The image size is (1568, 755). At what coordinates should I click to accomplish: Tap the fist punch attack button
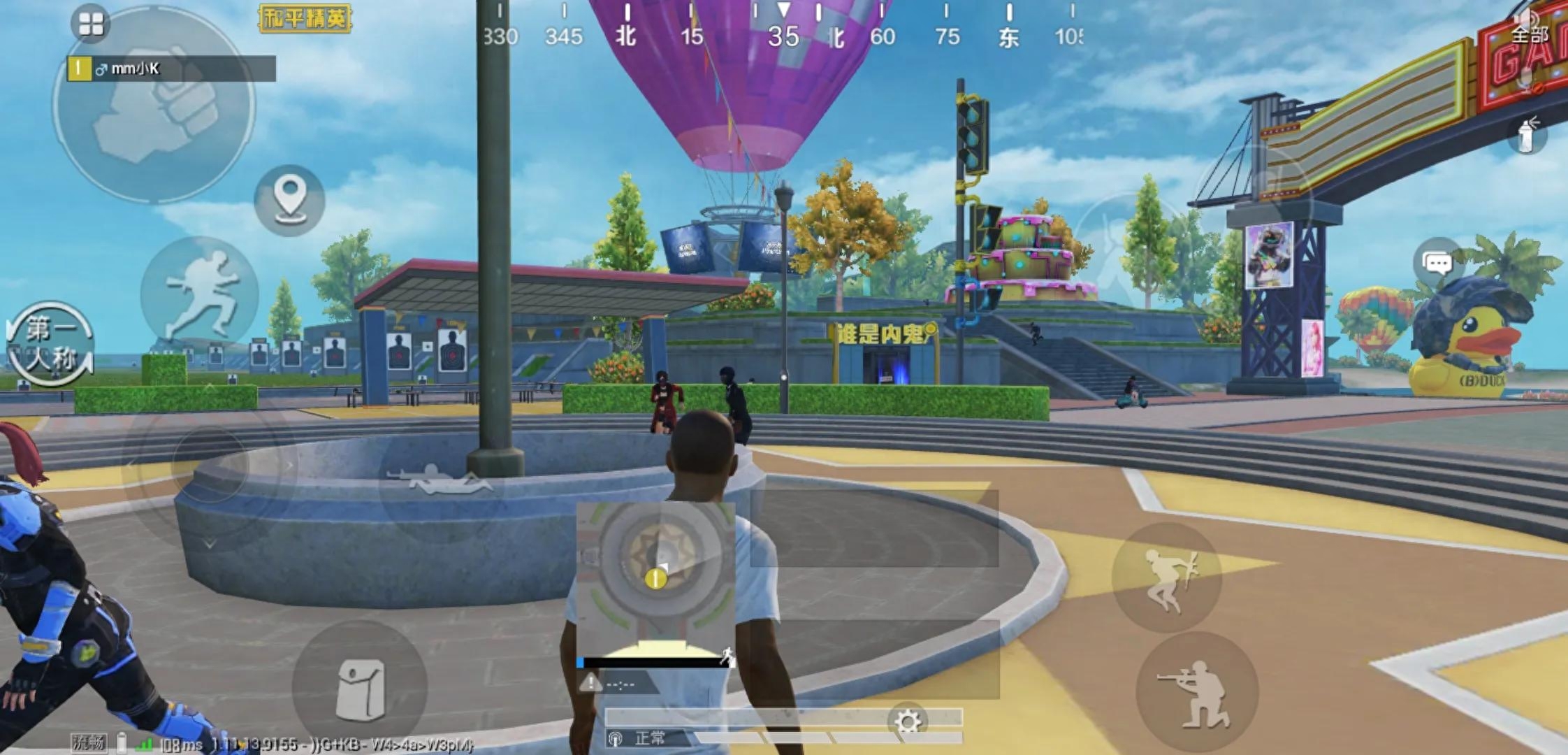coord(155,105)
